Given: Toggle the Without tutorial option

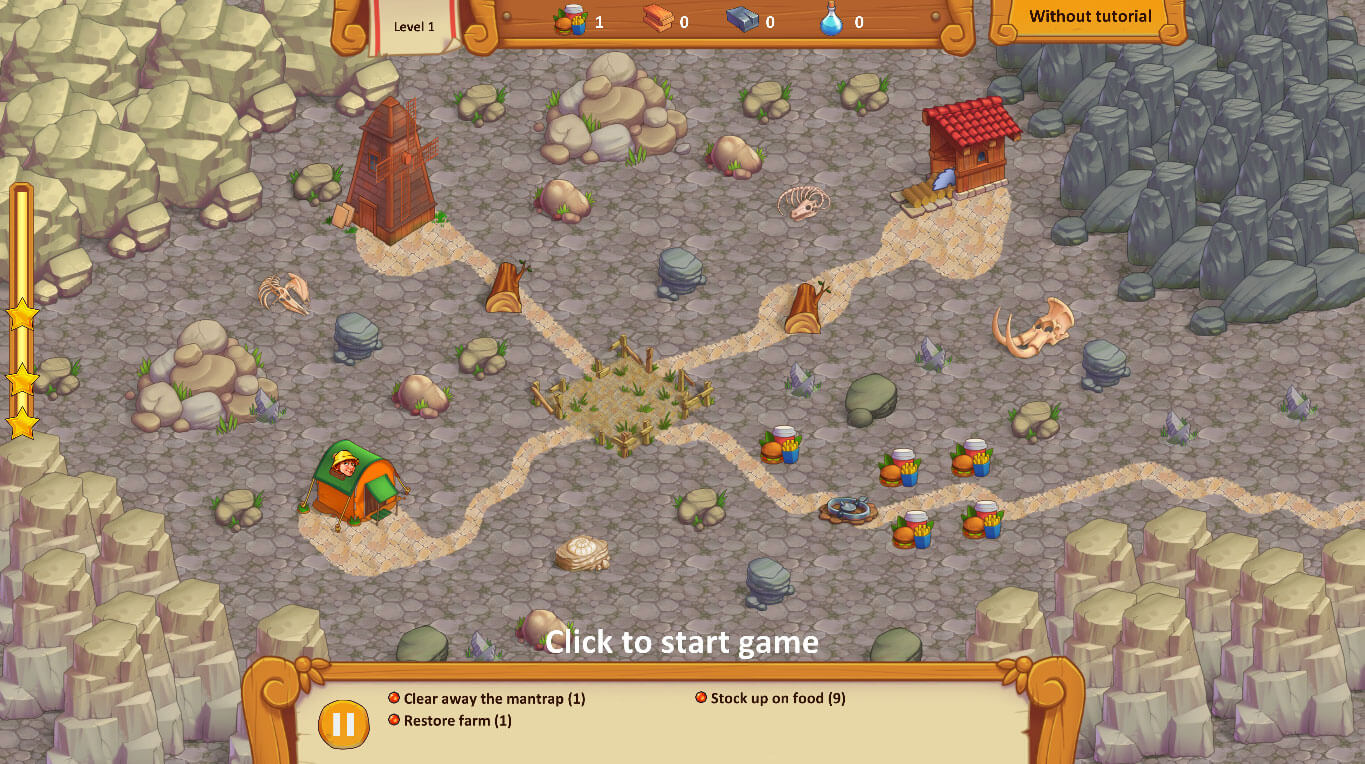Looking at the screenshot, I should pyautogui.click(x=1088, y=16).
